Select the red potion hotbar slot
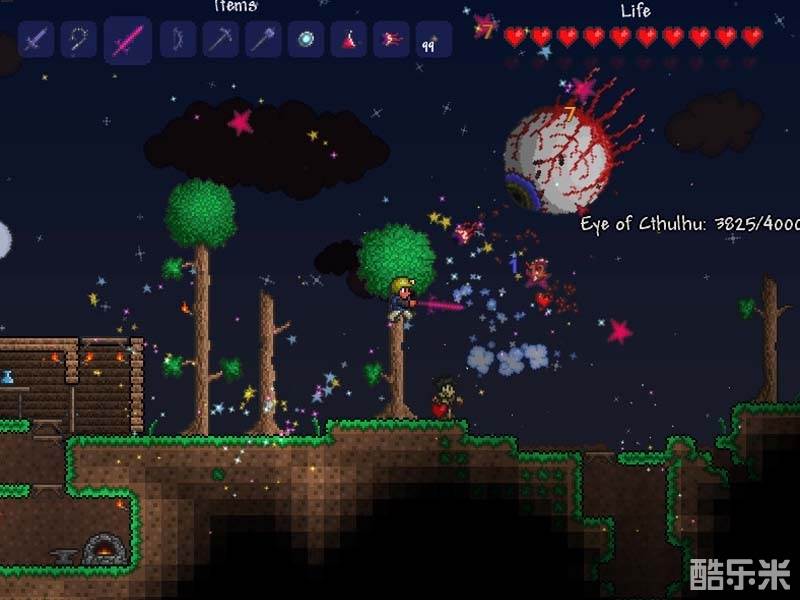800x600 pixels. click(348, 40)
